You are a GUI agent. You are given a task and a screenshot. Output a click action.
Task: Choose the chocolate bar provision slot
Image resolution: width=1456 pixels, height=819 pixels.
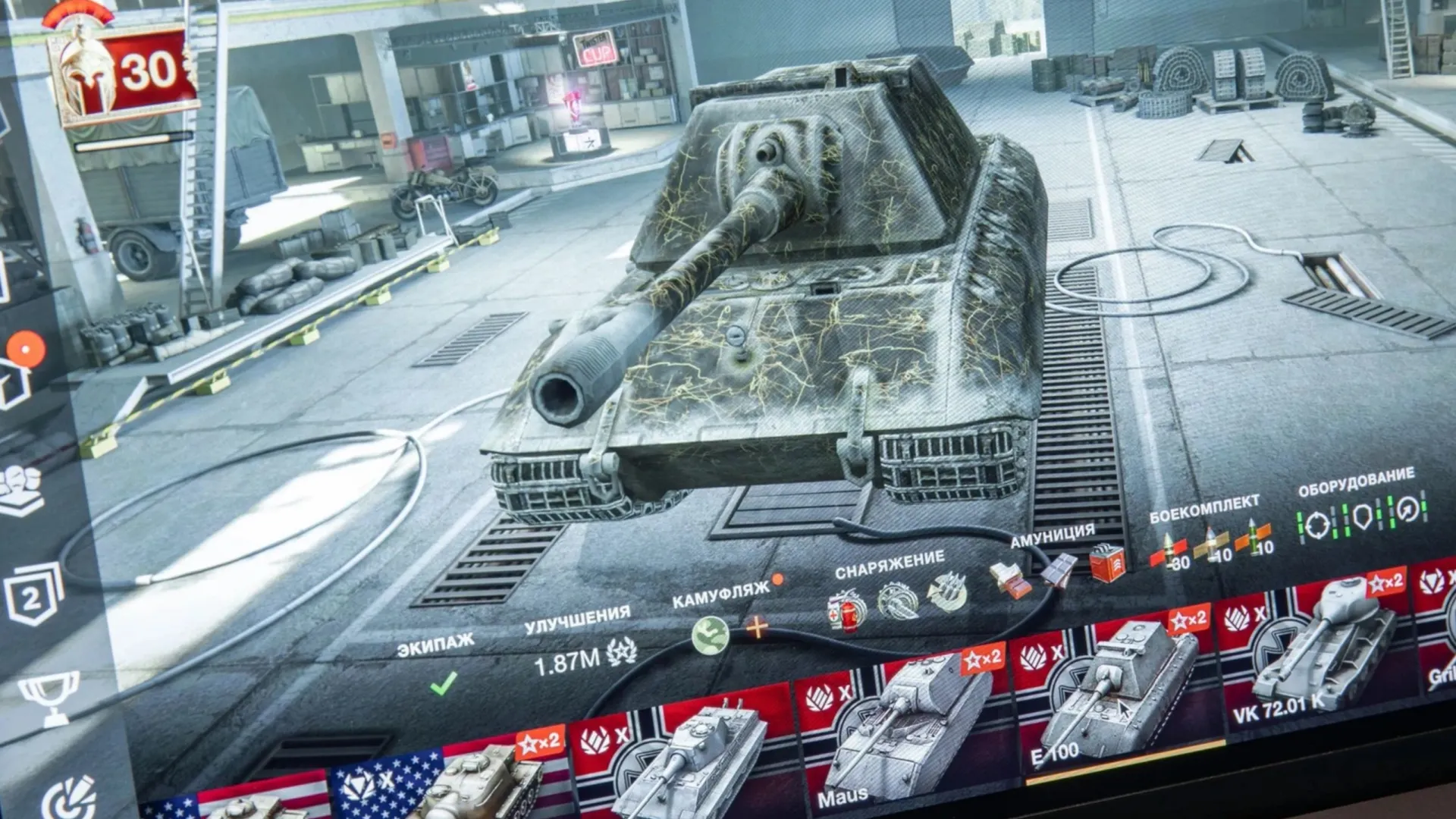(1059, 569)
